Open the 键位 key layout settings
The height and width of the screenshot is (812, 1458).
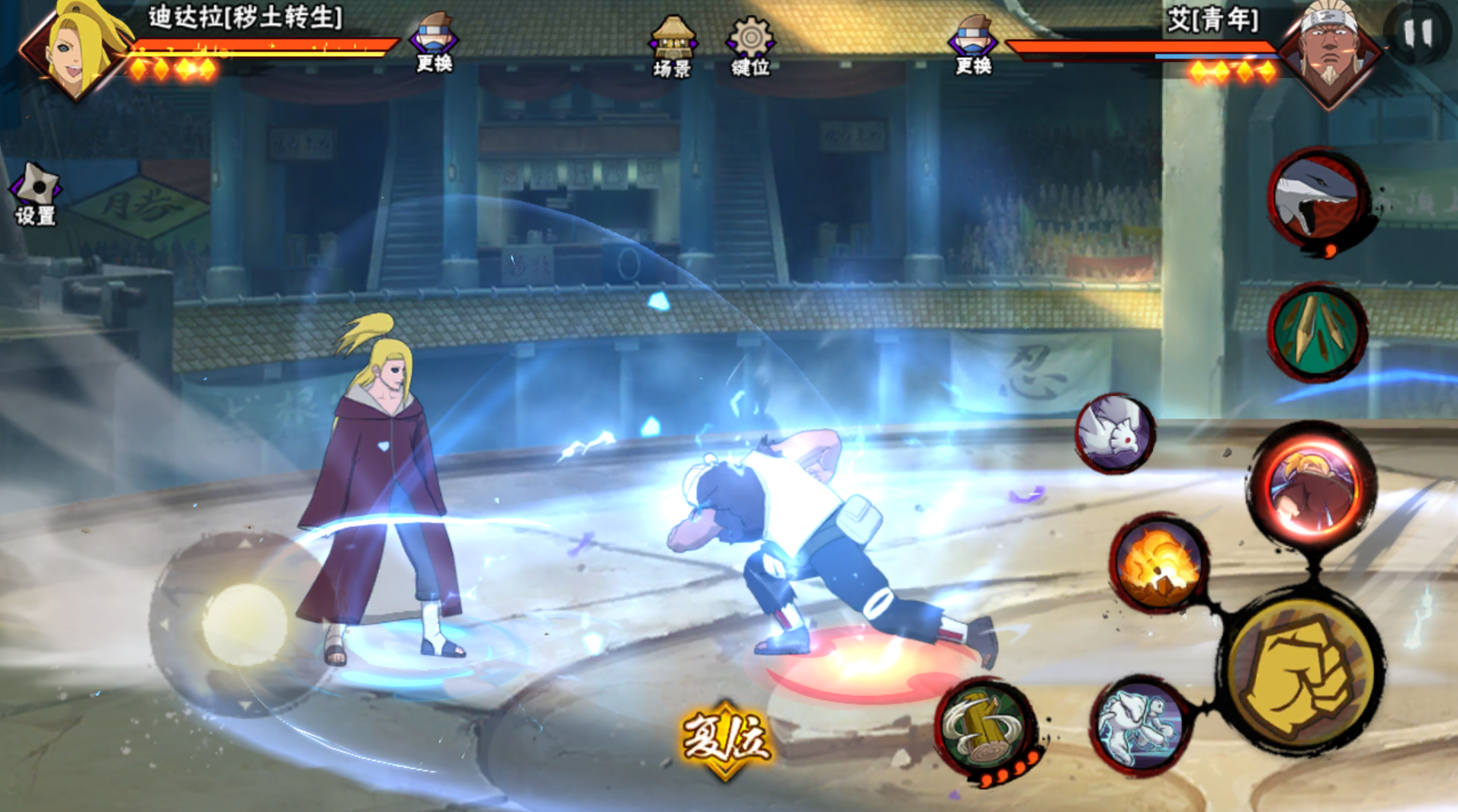tap(750, 47)
